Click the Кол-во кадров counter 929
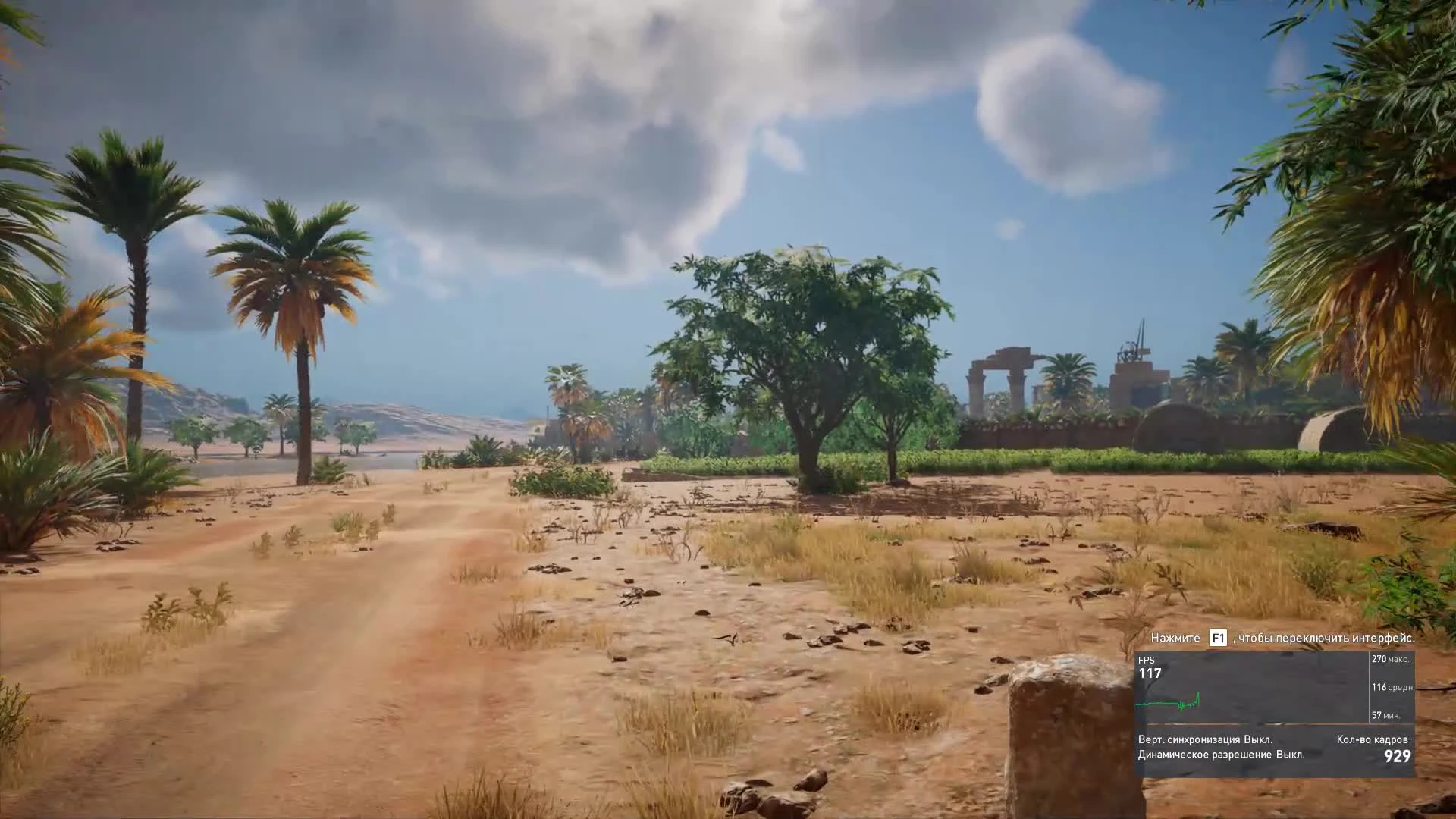Screen dimensions: 1456x819 tap(1398, 755)
